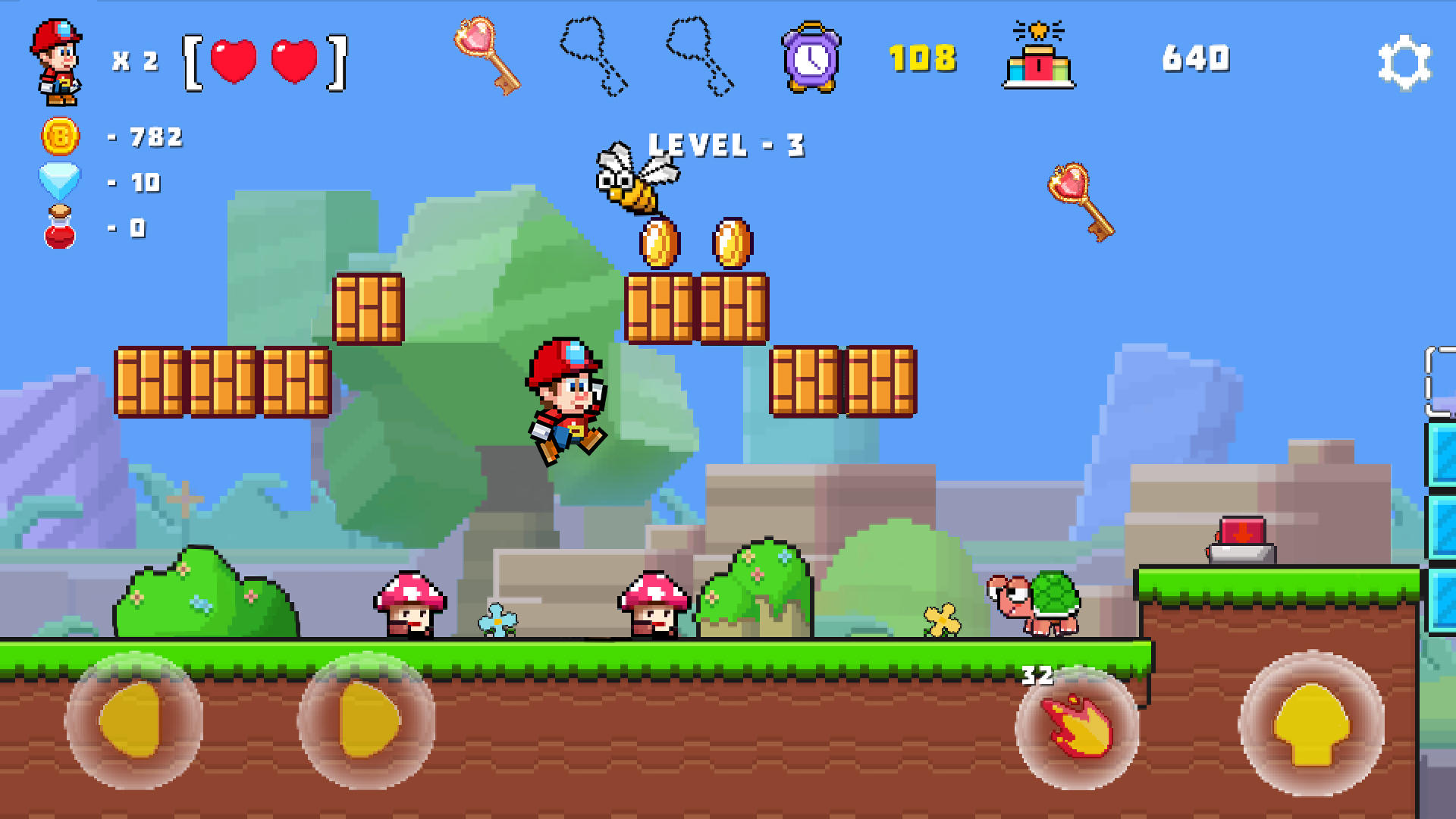Click the hero character sprite mid-jump
The width and height of the screenshot is (1456, 819).
pos(569,402)
